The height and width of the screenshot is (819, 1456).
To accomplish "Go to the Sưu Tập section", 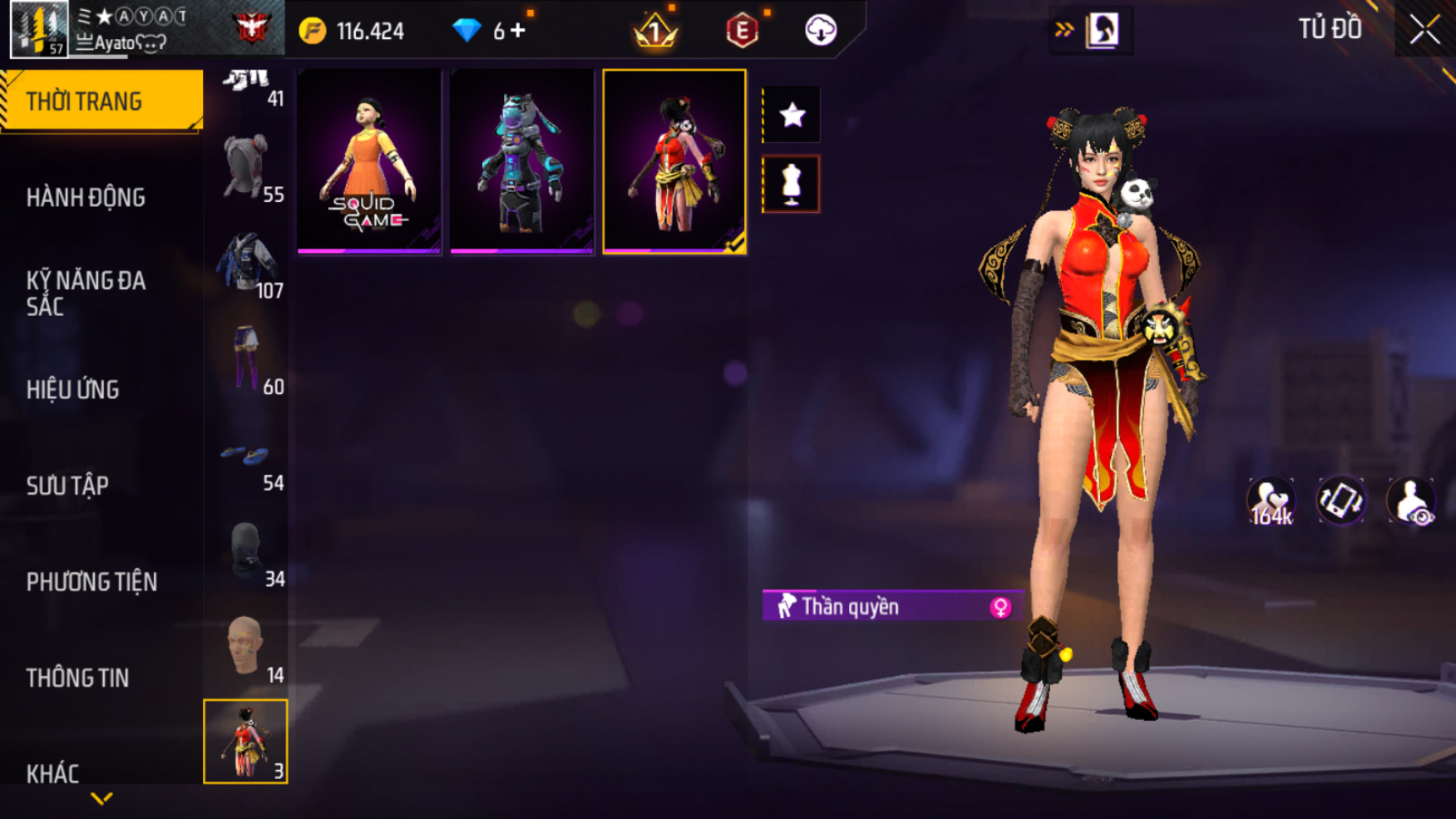I will pyautogui.click(x=67, y=486).
